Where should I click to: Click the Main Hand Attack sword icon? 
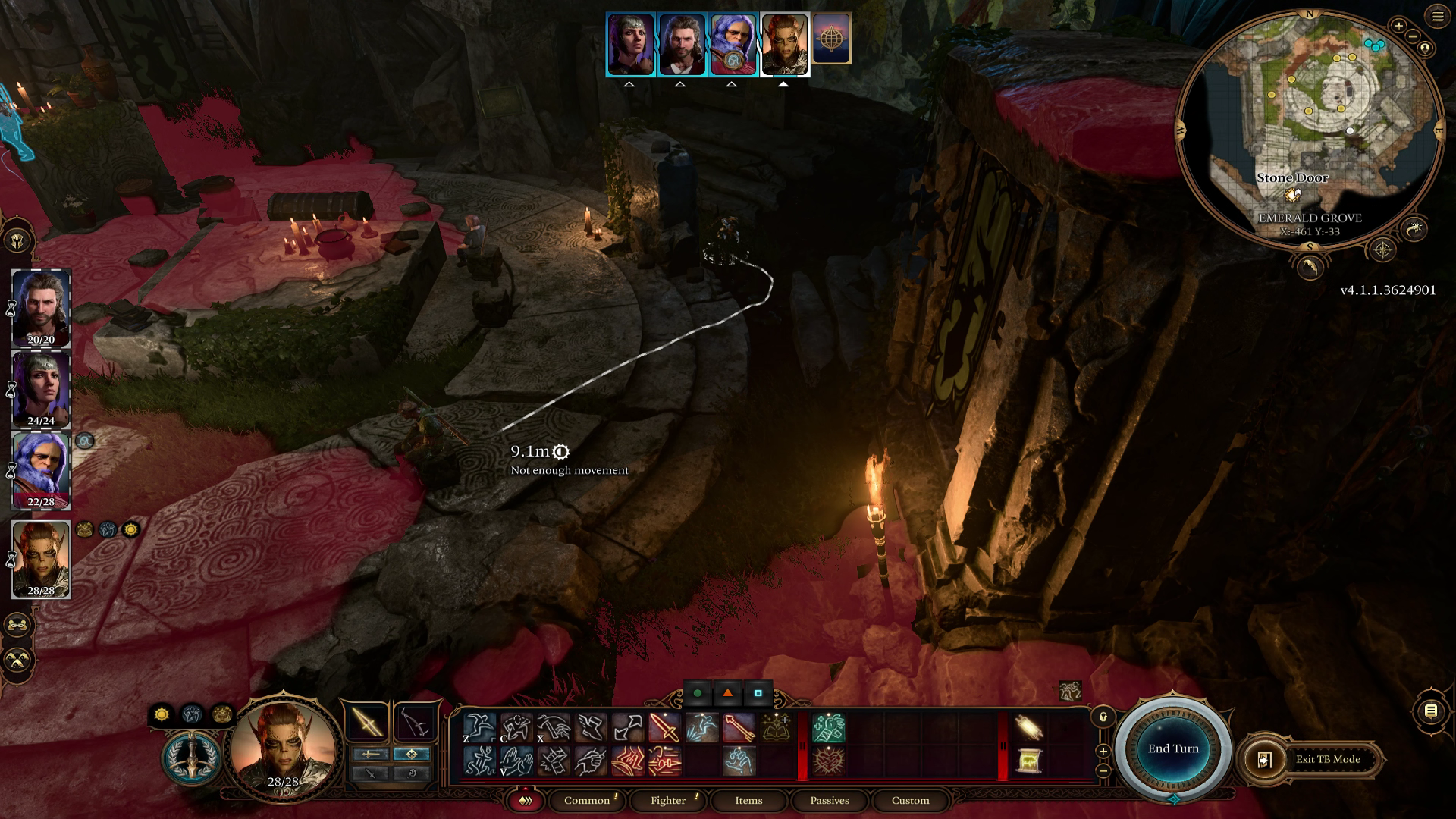(x=664, y=726)
